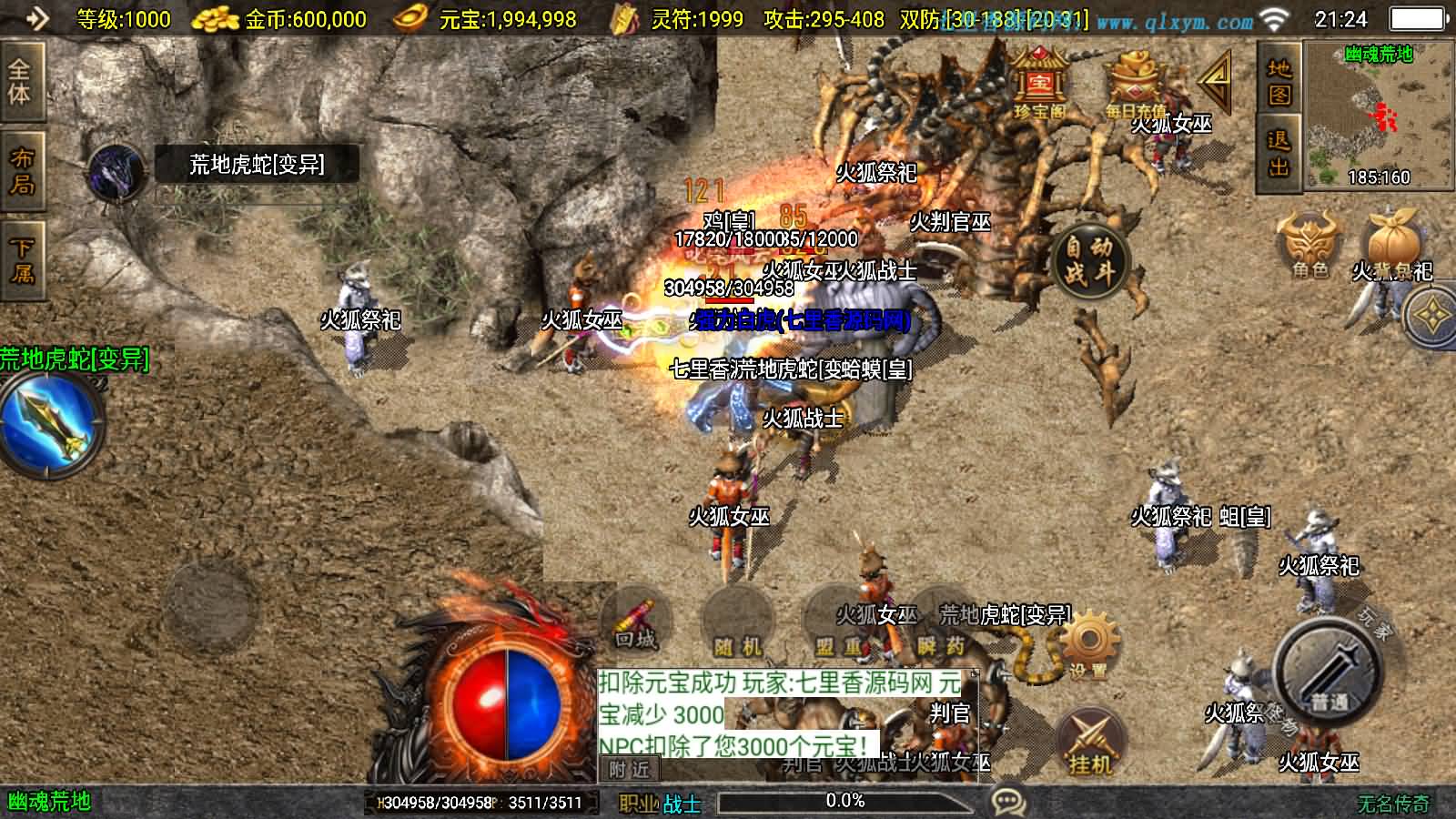Open the chat bubble icon at bottom
This screenshot has width=1456, height=819.
coord(1006,802)
